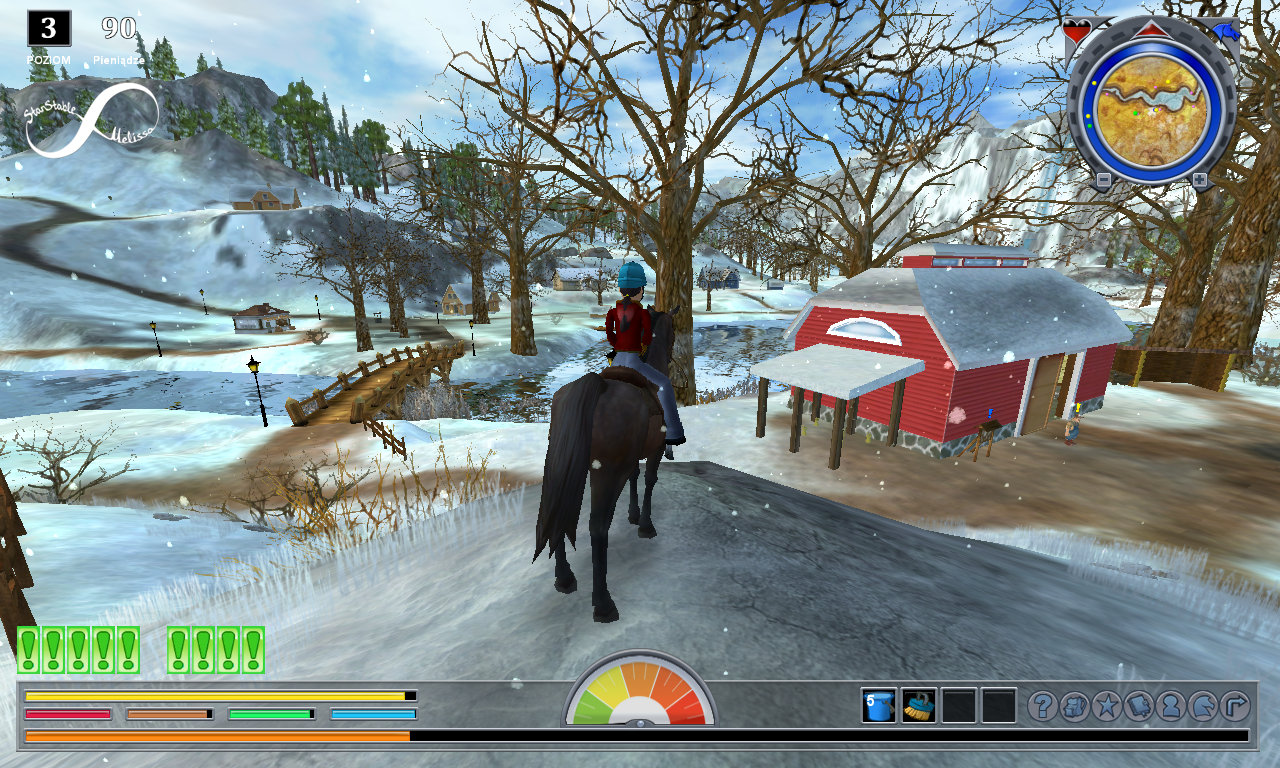Viewport: 1280px width, 768px height.
Task: Open the backpack inventory icon
Action: 1074,704
